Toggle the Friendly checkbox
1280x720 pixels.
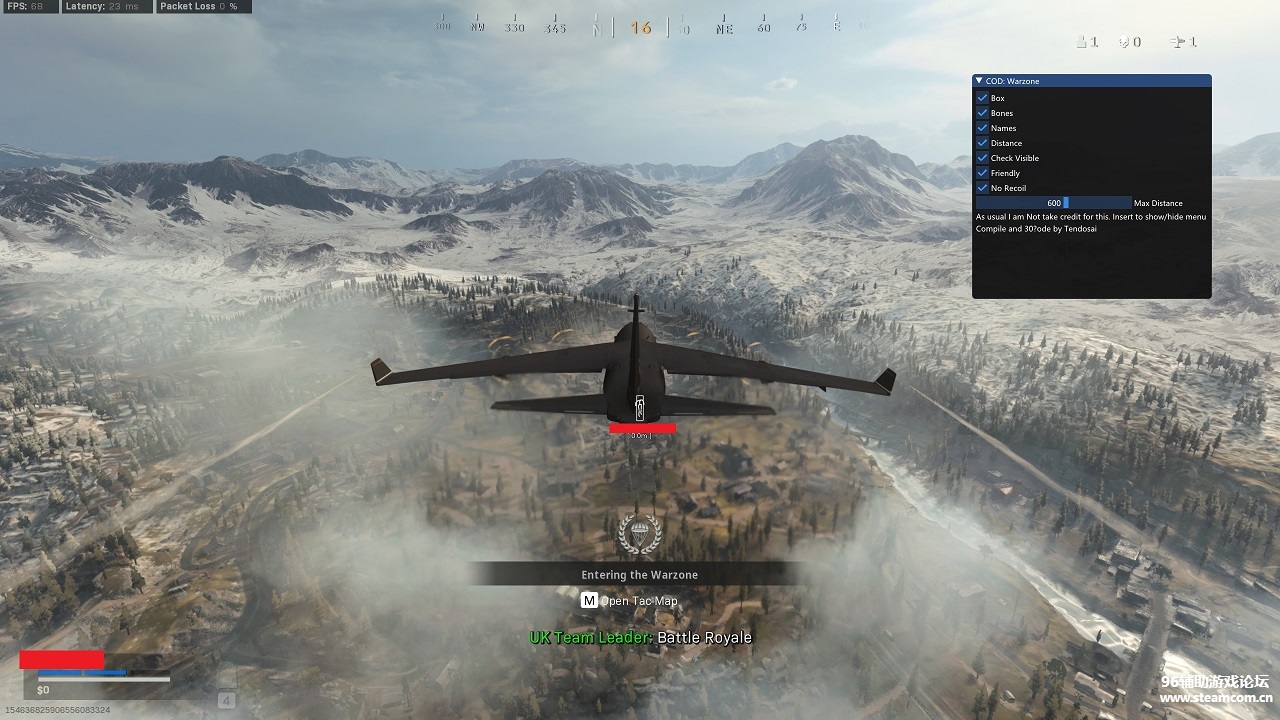pos(982,173)
